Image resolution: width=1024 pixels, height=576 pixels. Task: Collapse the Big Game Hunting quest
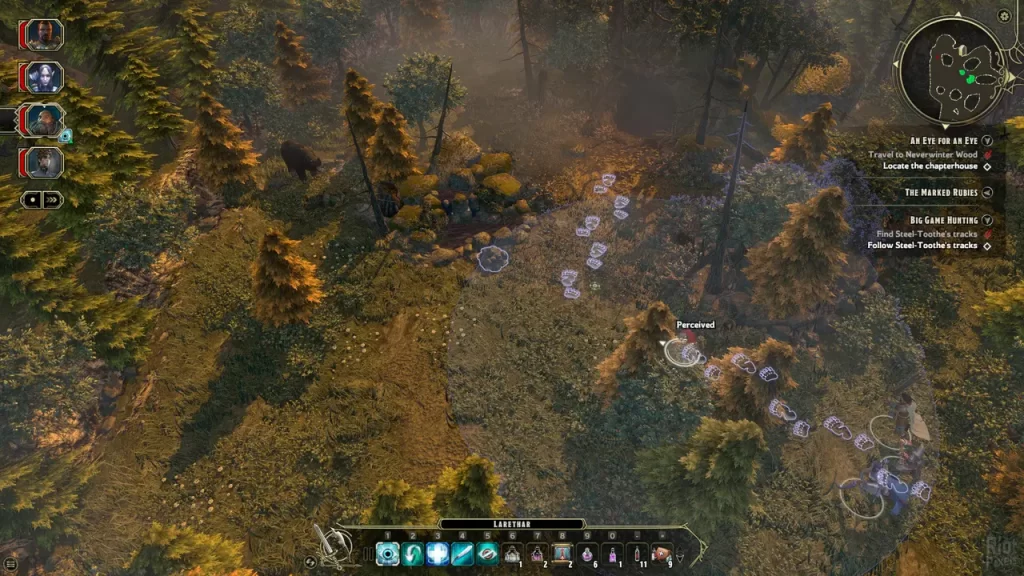point(987,220)
